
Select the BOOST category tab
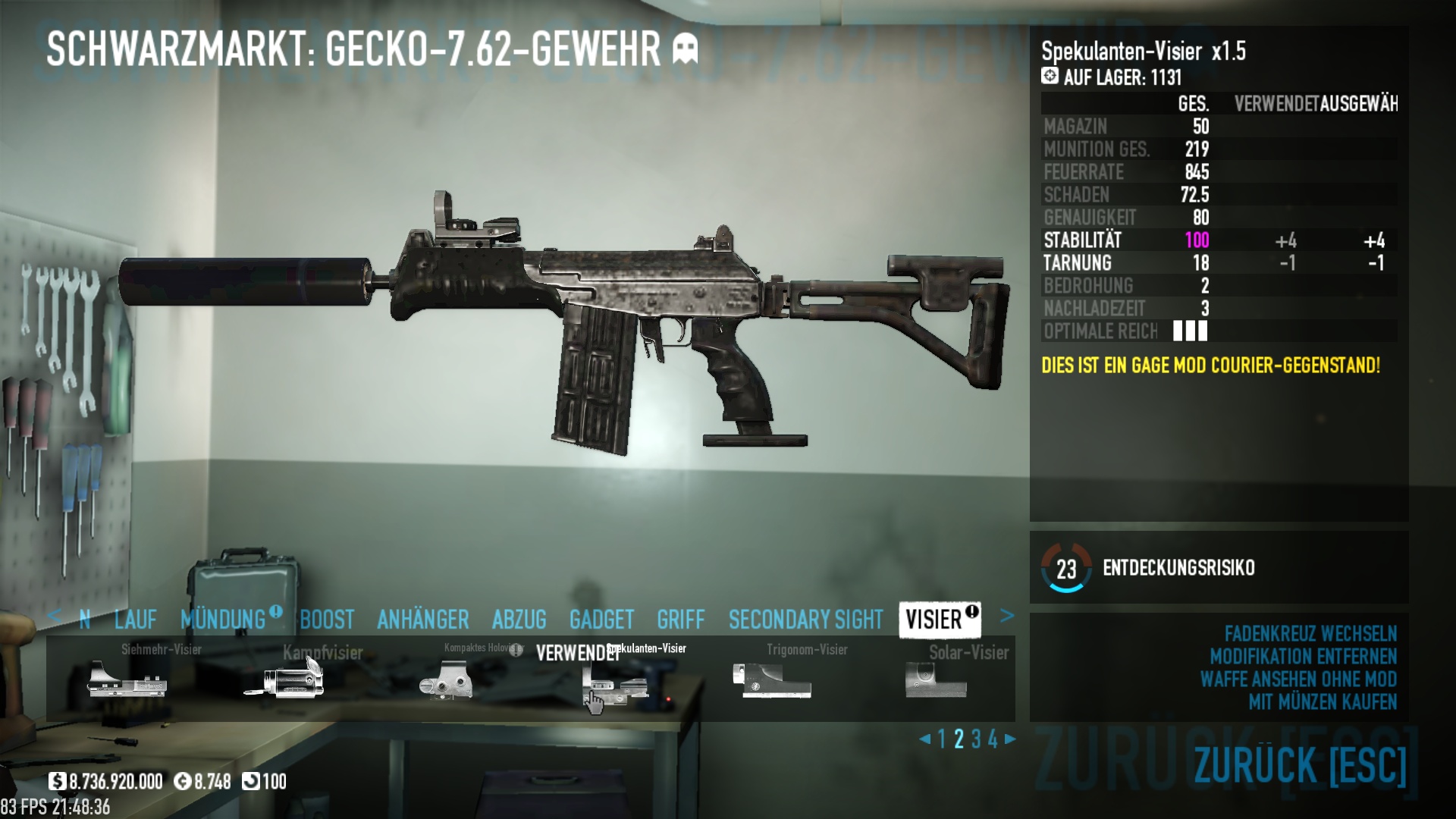(327, 620)
